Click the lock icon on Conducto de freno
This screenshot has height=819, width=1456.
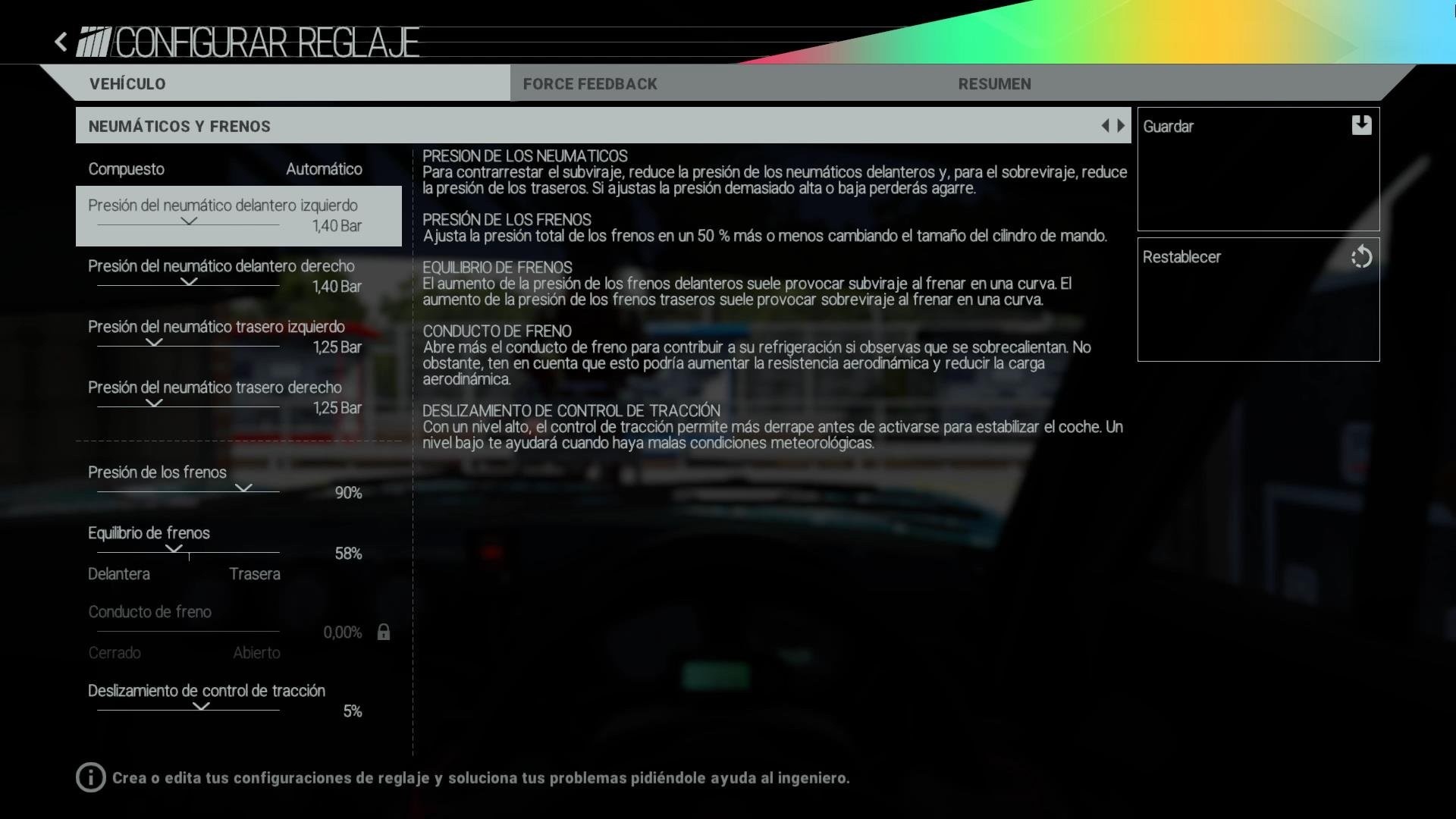coord(383,632)
